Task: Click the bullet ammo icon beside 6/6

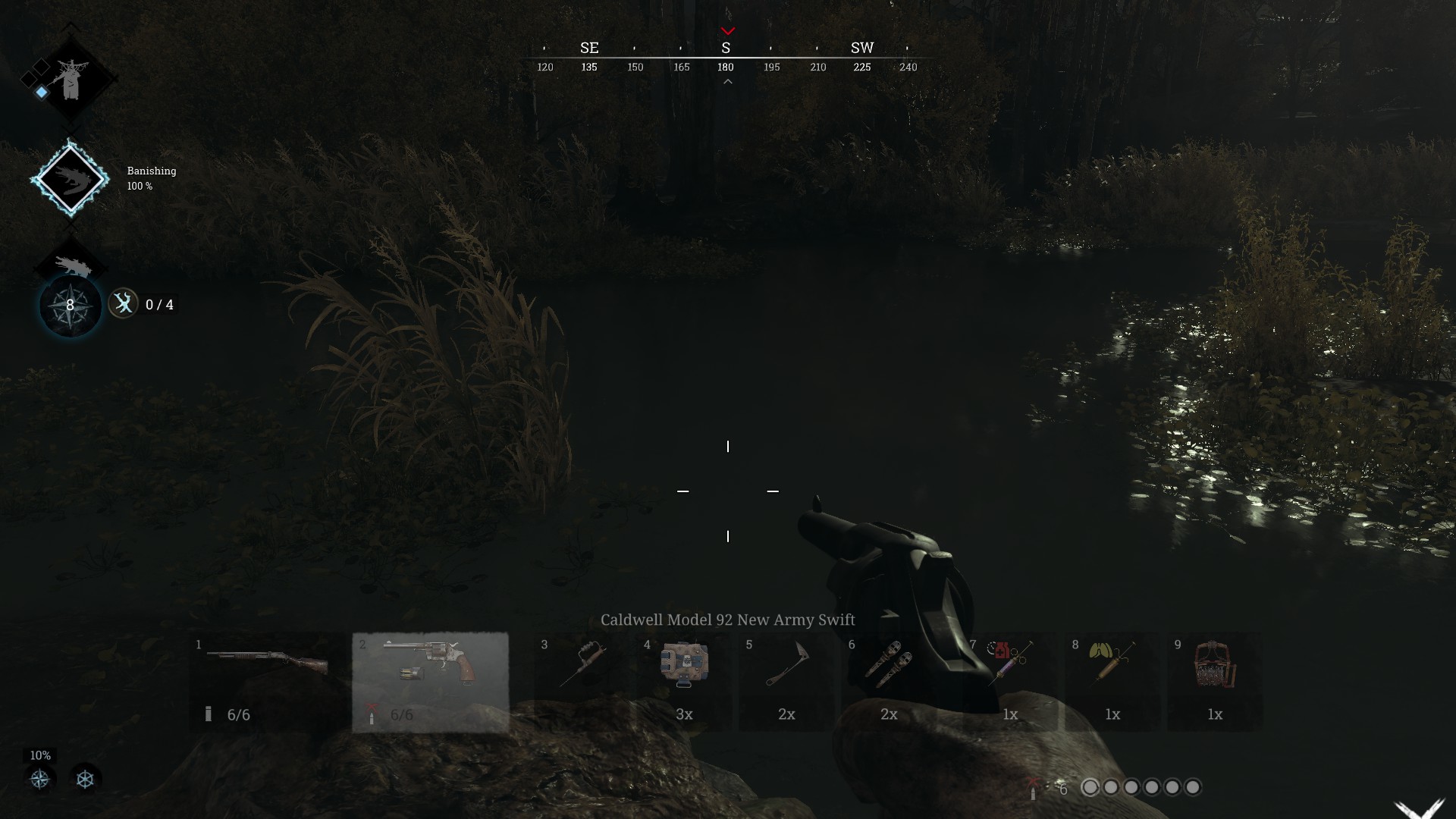Action: coord(207,713)
